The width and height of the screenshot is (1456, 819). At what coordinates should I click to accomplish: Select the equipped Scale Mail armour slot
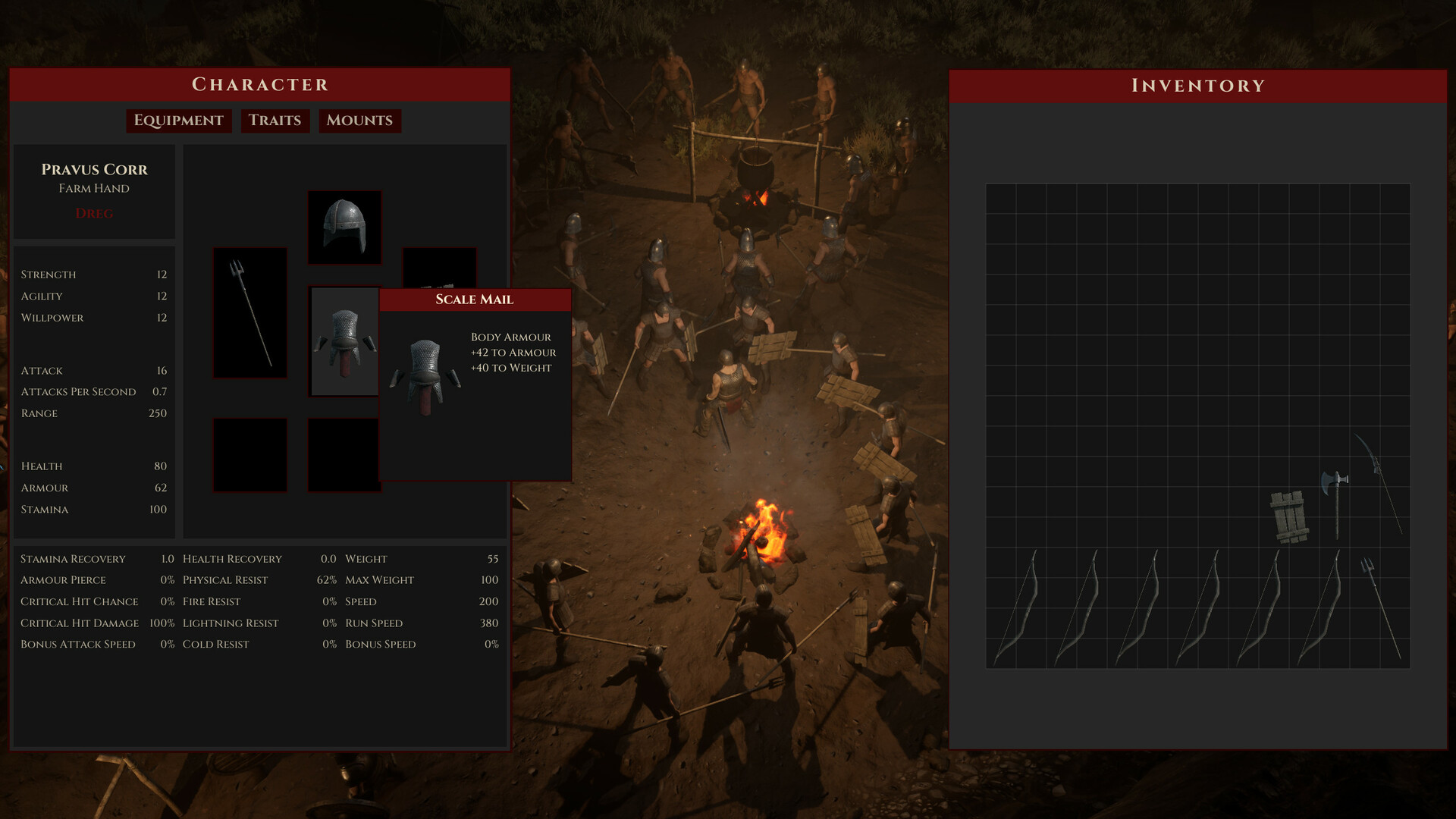tap(344, 341)
